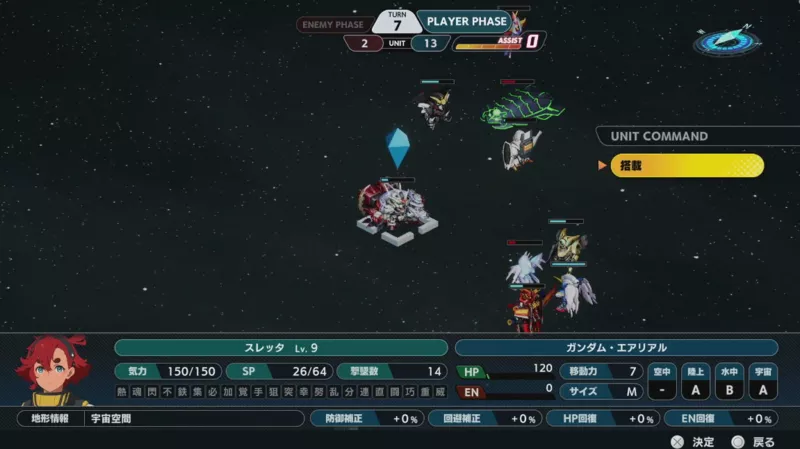Click the battleship unit under the blue cursor
Screen dimensions: 800x449
(396, 209)
